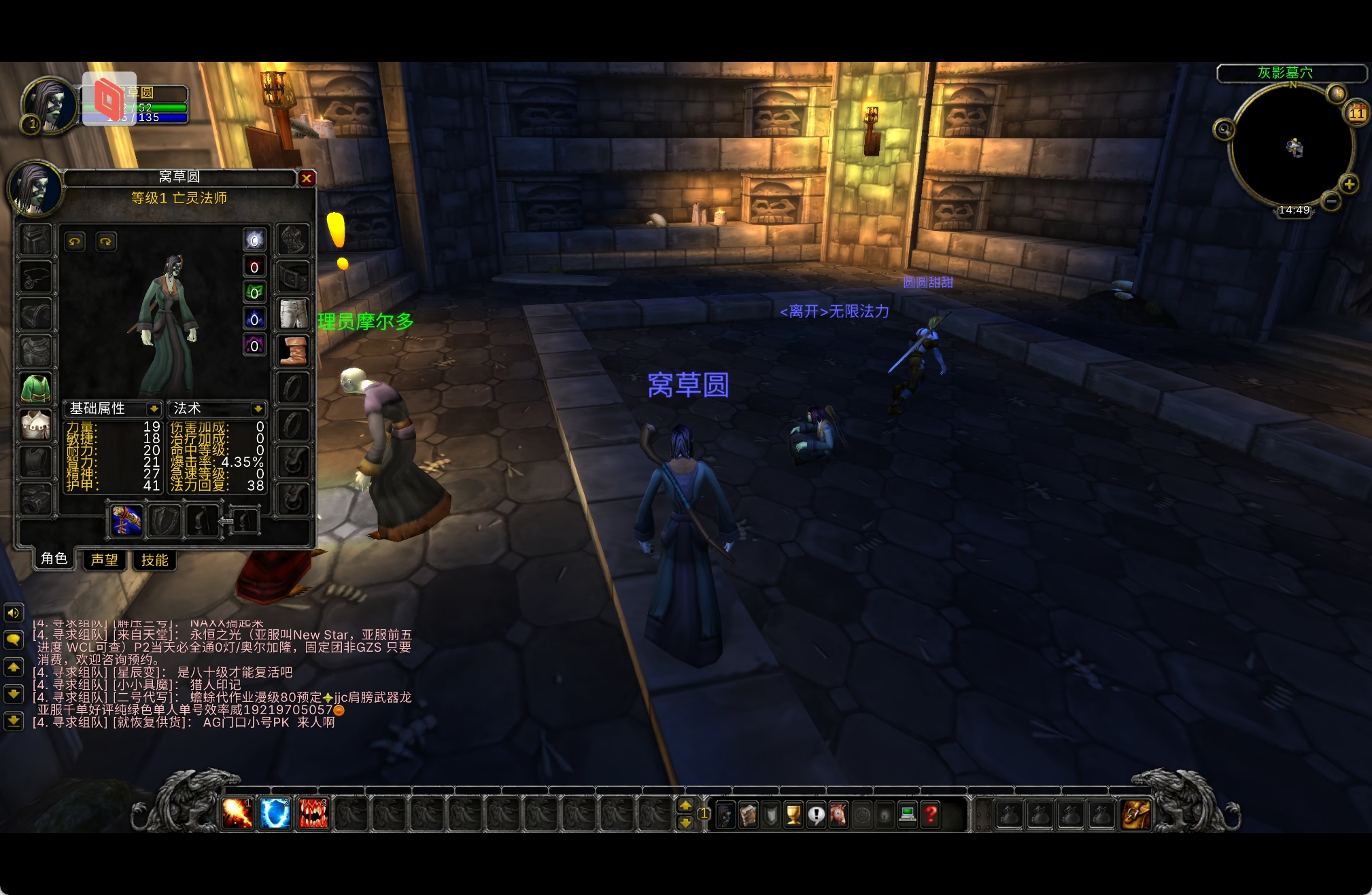Open the red question mark help button
The height and width of the screenshot is (895, 1372).
(x=931, y=814)
